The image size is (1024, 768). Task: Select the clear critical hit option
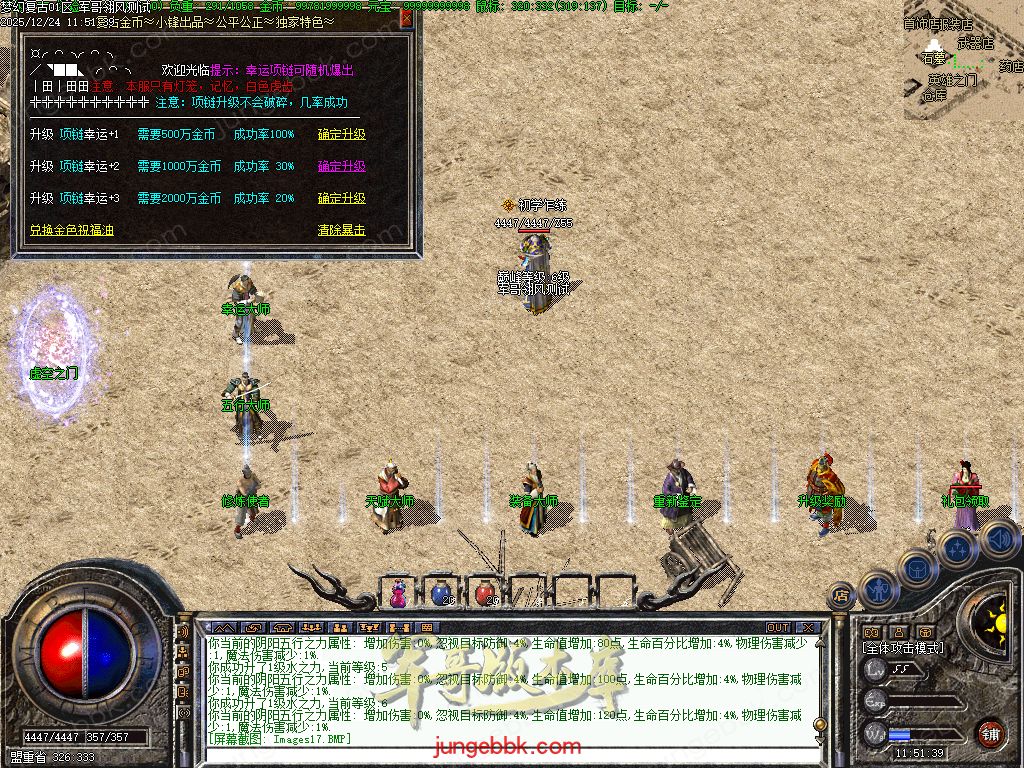pyautogui.click(x=342, y=230)
